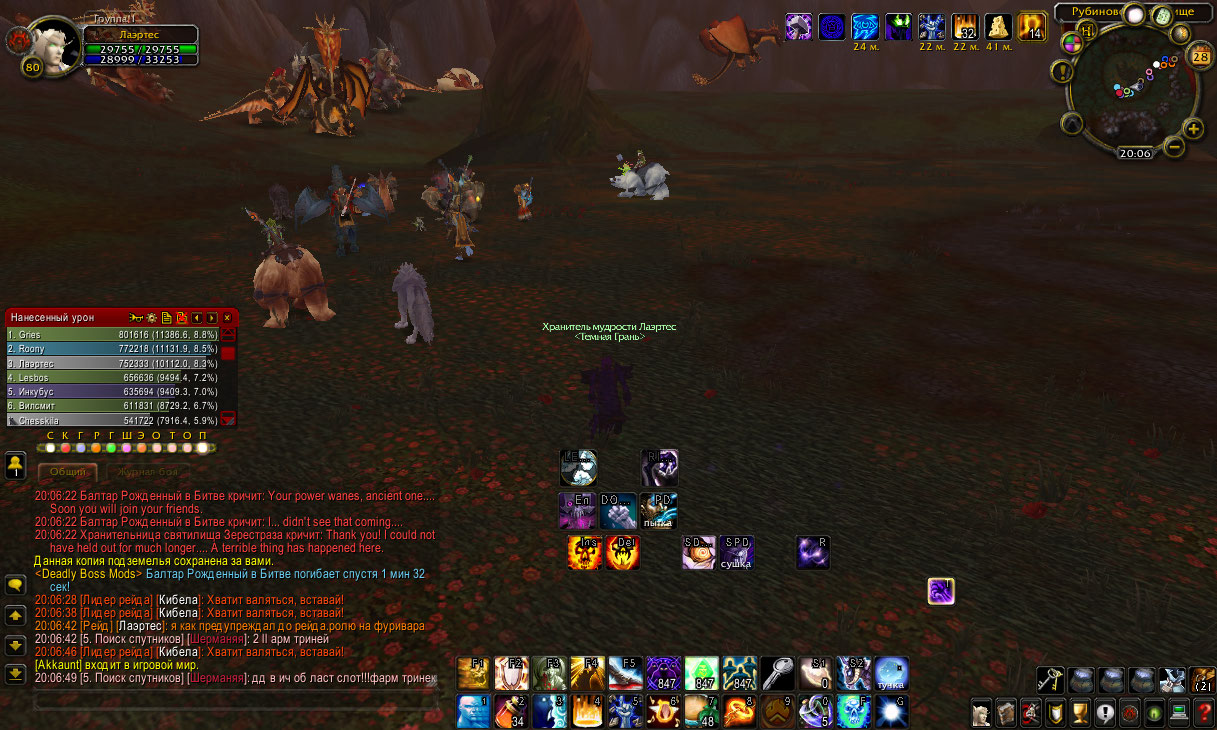
Task: Open the spellbook micro button
Action: 1006,713
